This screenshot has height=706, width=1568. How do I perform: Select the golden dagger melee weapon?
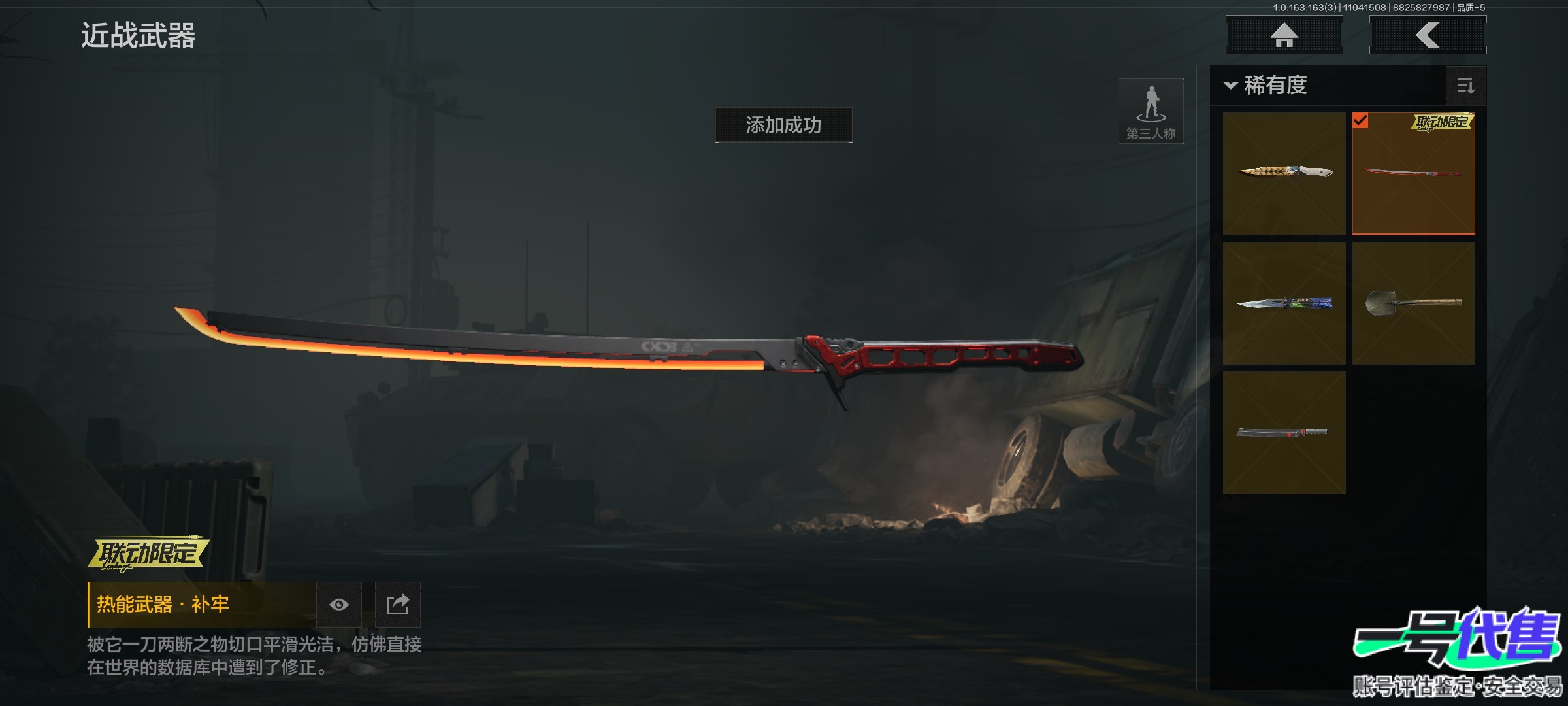1284,173
